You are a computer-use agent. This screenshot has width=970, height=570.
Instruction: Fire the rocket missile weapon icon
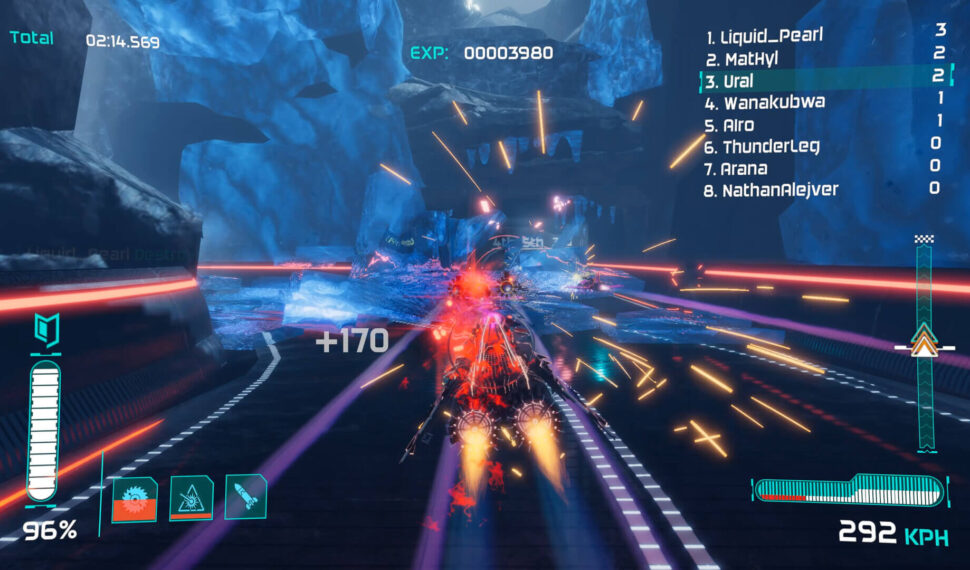[x=246, y=497]
